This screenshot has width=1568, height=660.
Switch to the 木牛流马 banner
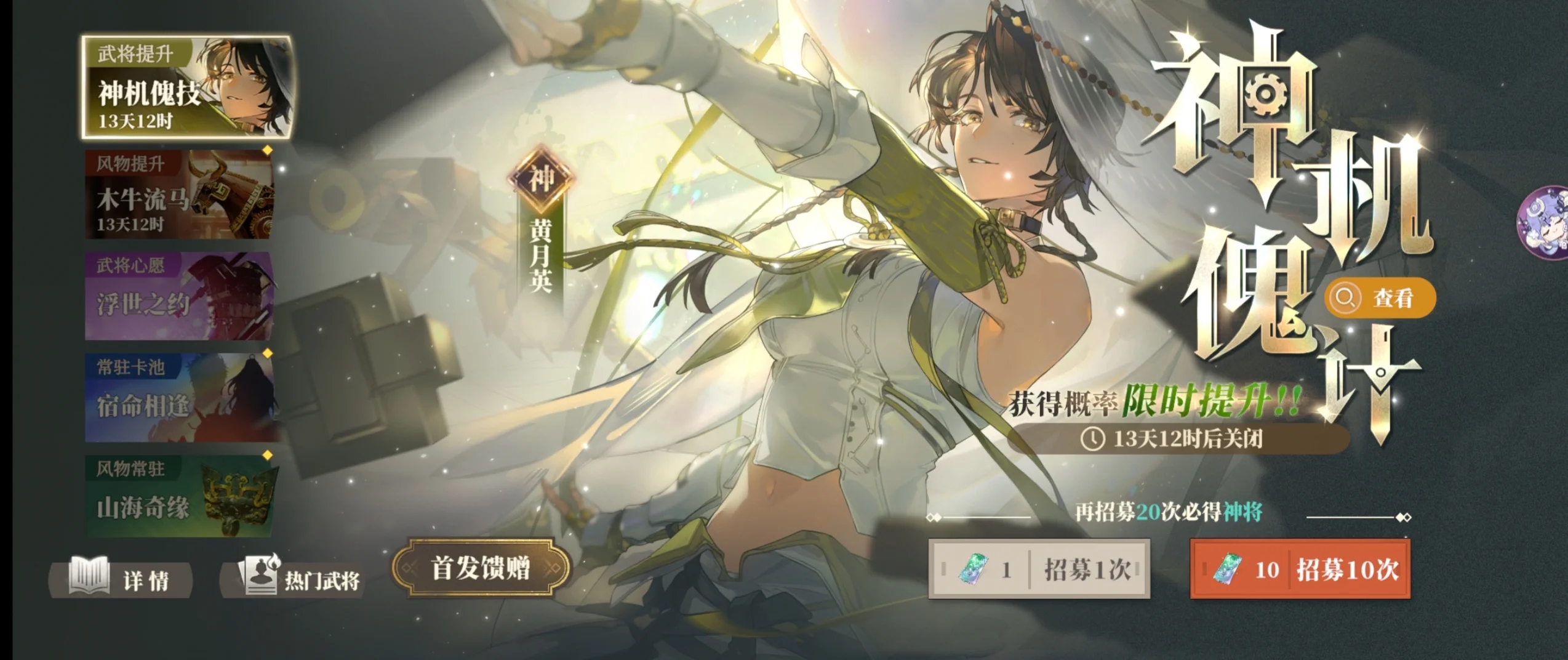point(178,195)
